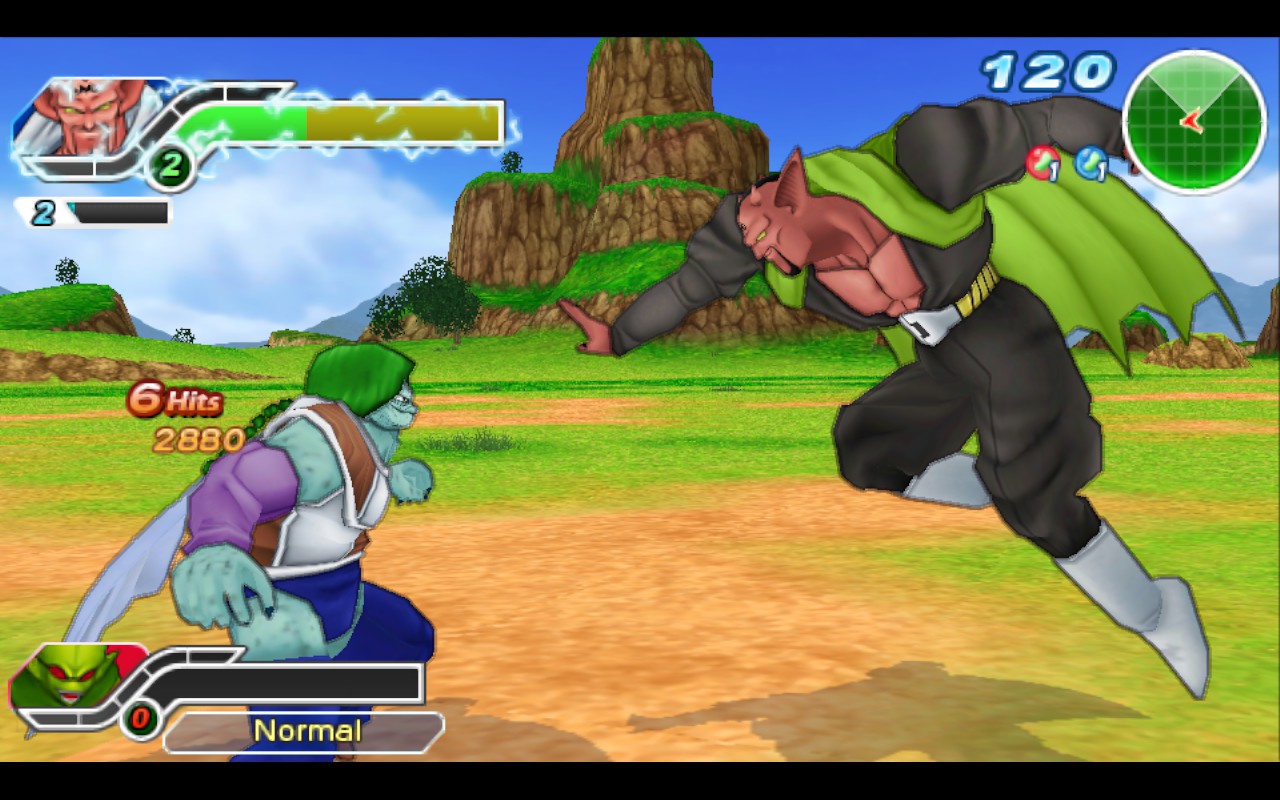This screenshot has width=1280, height=800.
Task: Click the green circular radar minimap
Action: (1194, 121)
